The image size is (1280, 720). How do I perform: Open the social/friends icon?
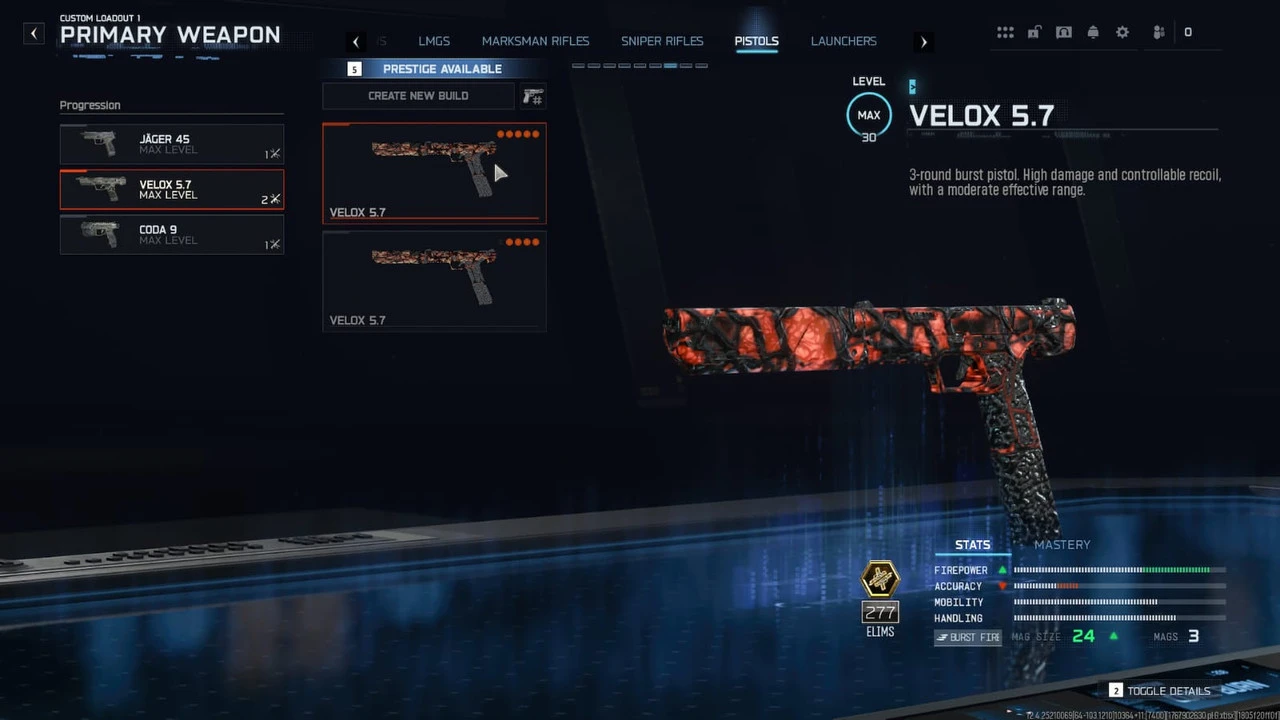click(x=1157, y=31)
